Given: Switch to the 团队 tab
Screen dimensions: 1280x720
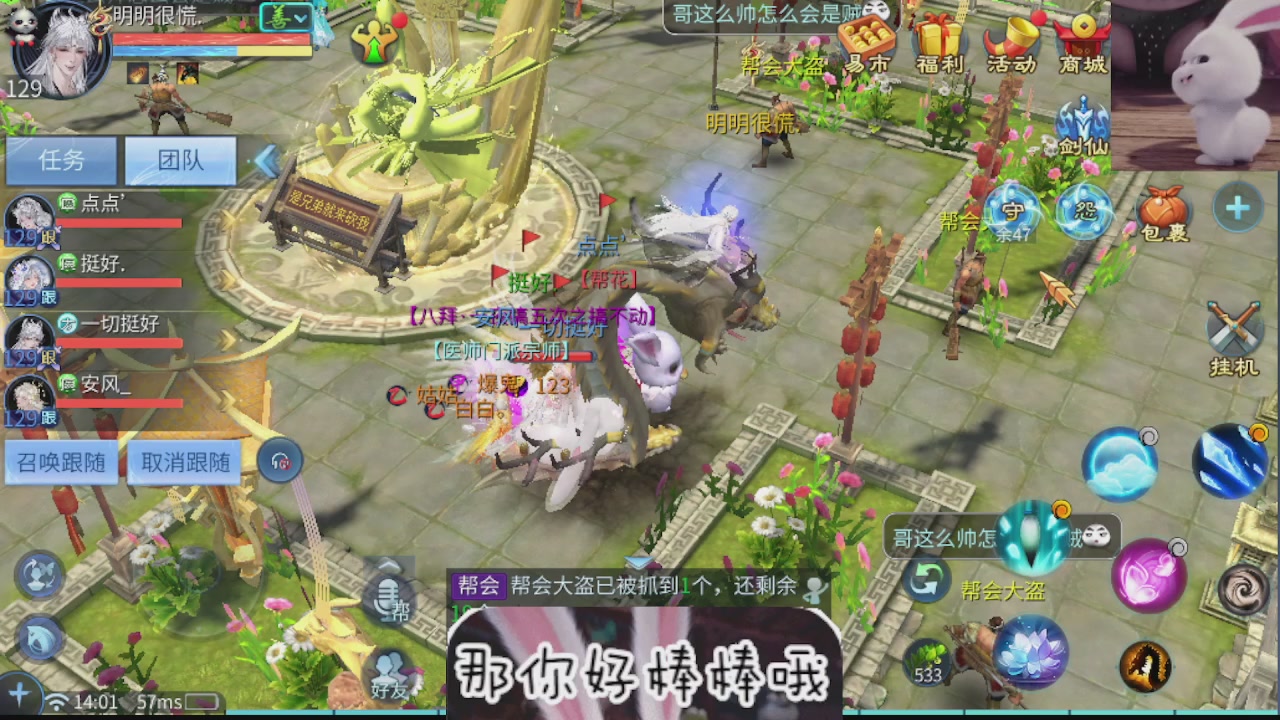Looking at the screenshot, I should (x=180, y=160).
